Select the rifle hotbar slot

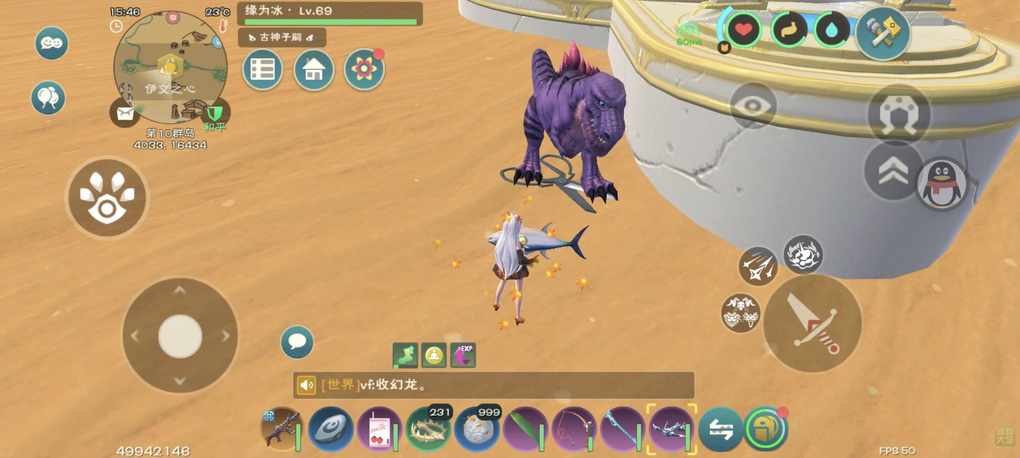pos(281,428)
